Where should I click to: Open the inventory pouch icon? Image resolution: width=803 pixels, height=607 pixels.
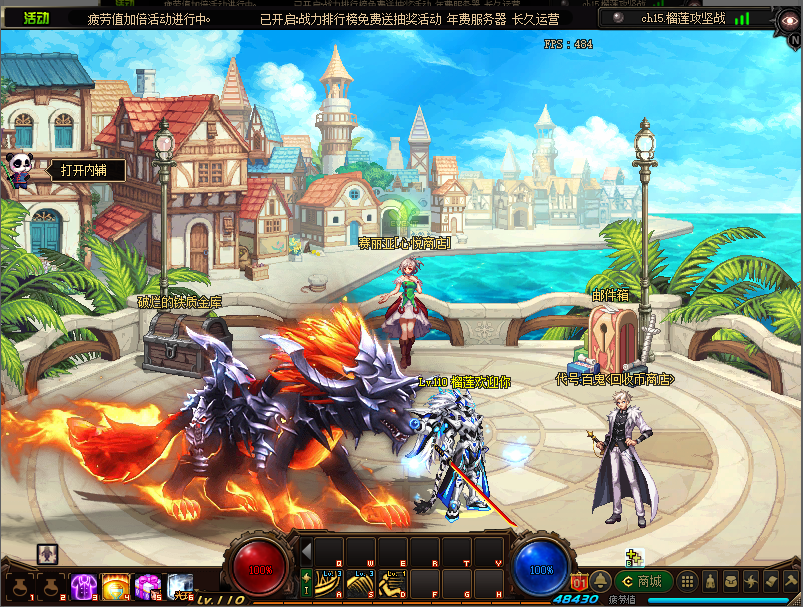tap(730, 581)
